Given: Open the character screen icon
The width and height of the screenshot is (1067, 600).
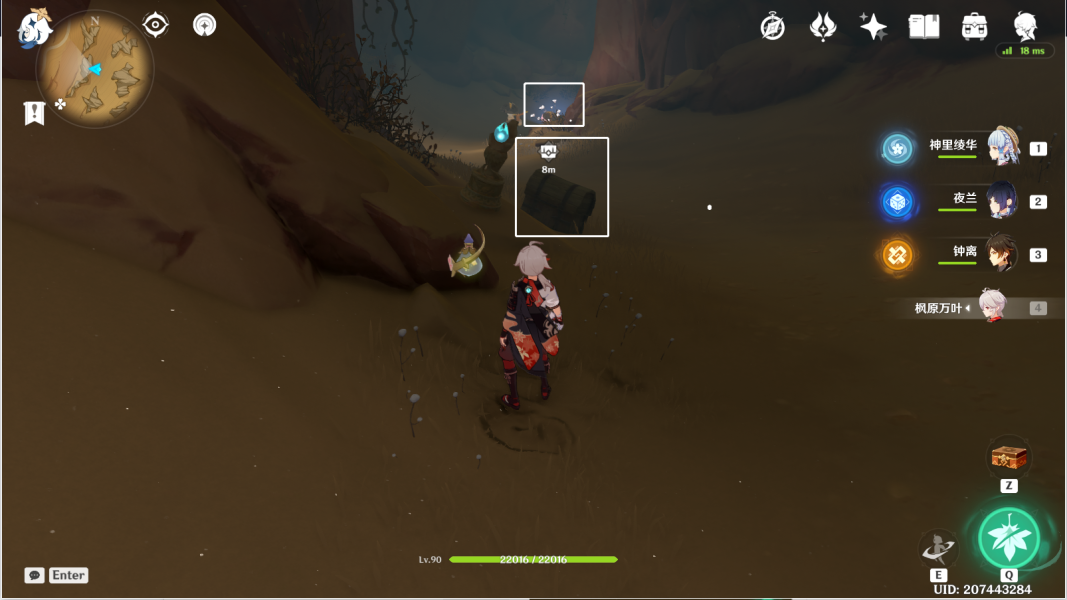Looking at the screenshot, I should click(x=1025, y=25).
